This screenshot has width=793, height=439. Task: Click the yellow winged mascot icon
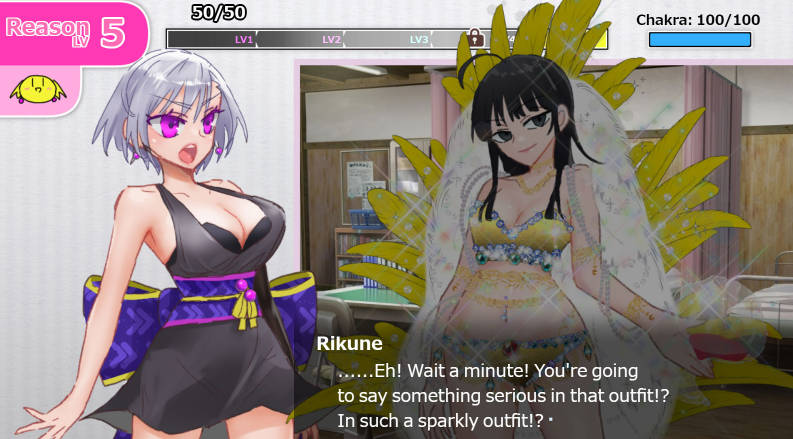coord(36,91)
